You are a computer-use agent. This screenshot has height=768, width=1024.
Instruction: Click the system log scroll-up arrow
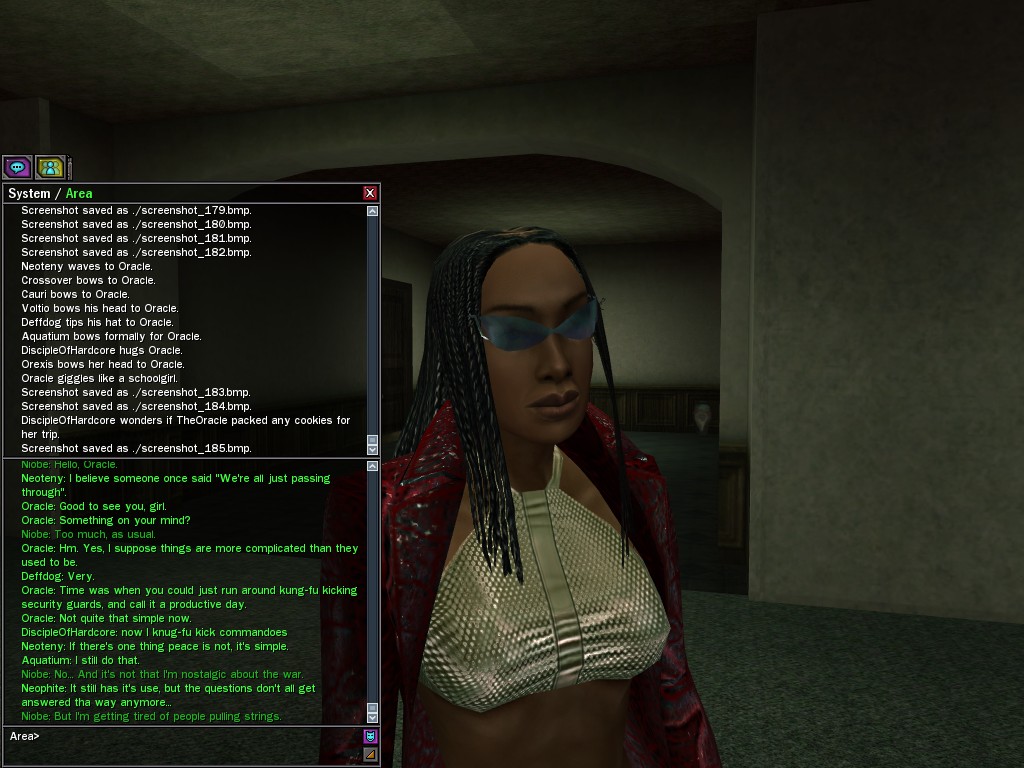coord(373,211)
